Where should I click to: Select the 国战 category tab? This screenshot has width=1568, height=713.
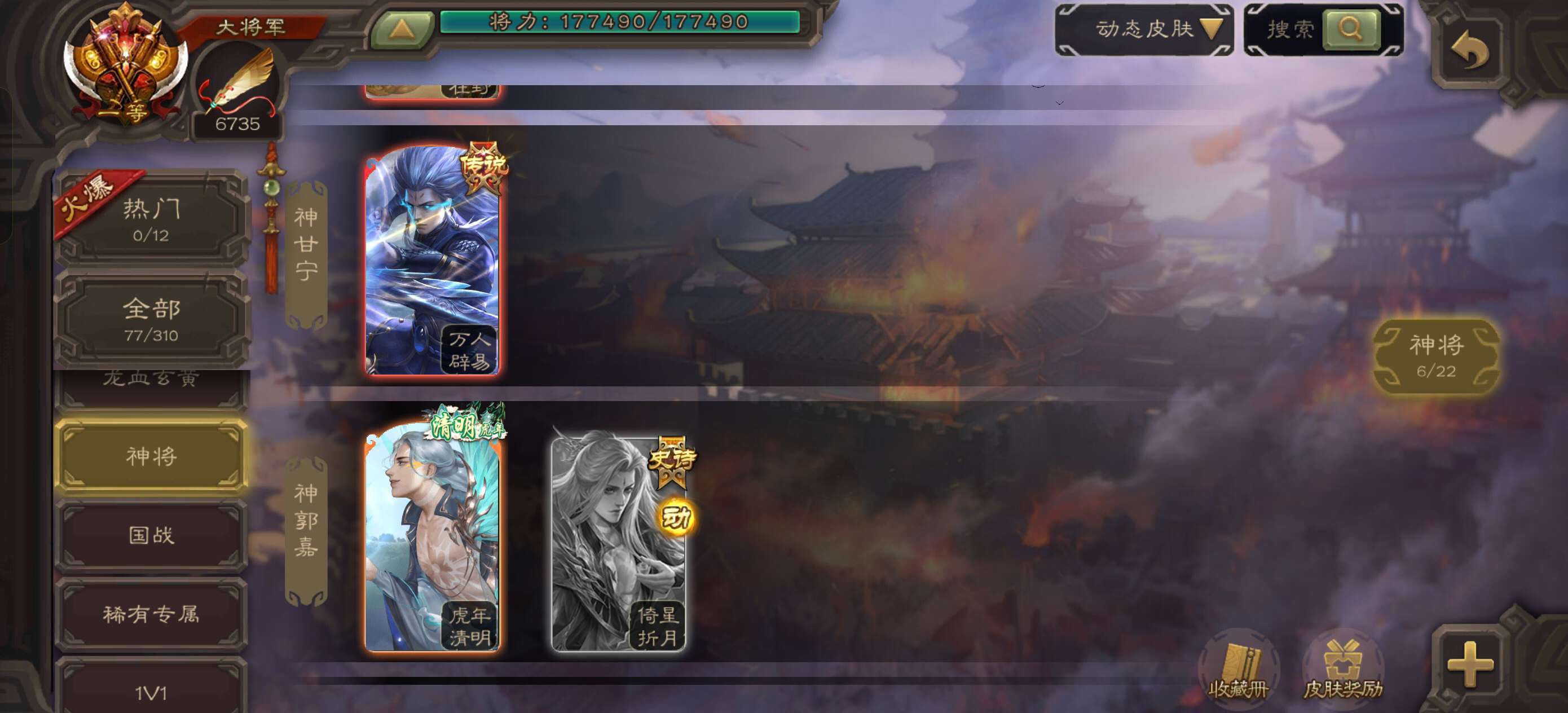(151, 536)
